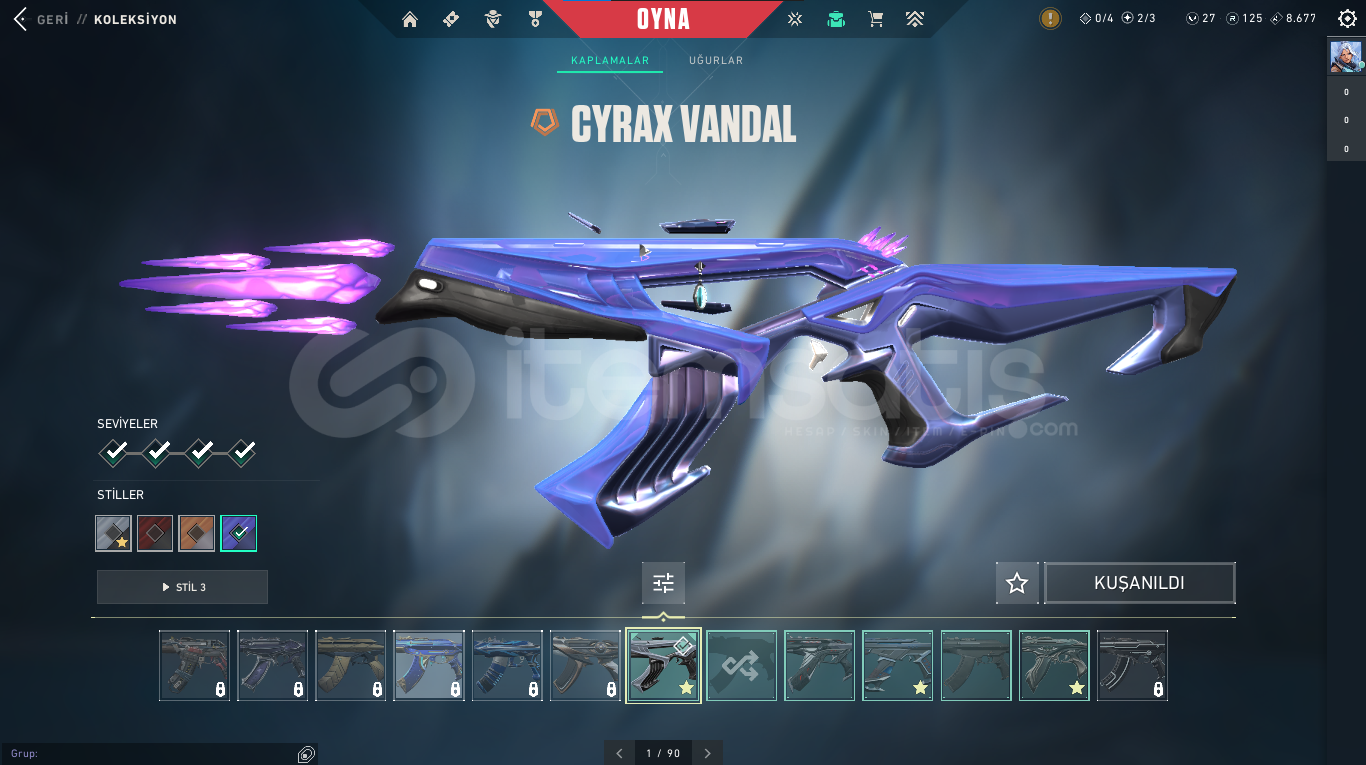Select the locked blue Vandal skin thumbnail
The height and width of the screenshot is (765, 1366).
pyautogui.click(x=429, y=665)
